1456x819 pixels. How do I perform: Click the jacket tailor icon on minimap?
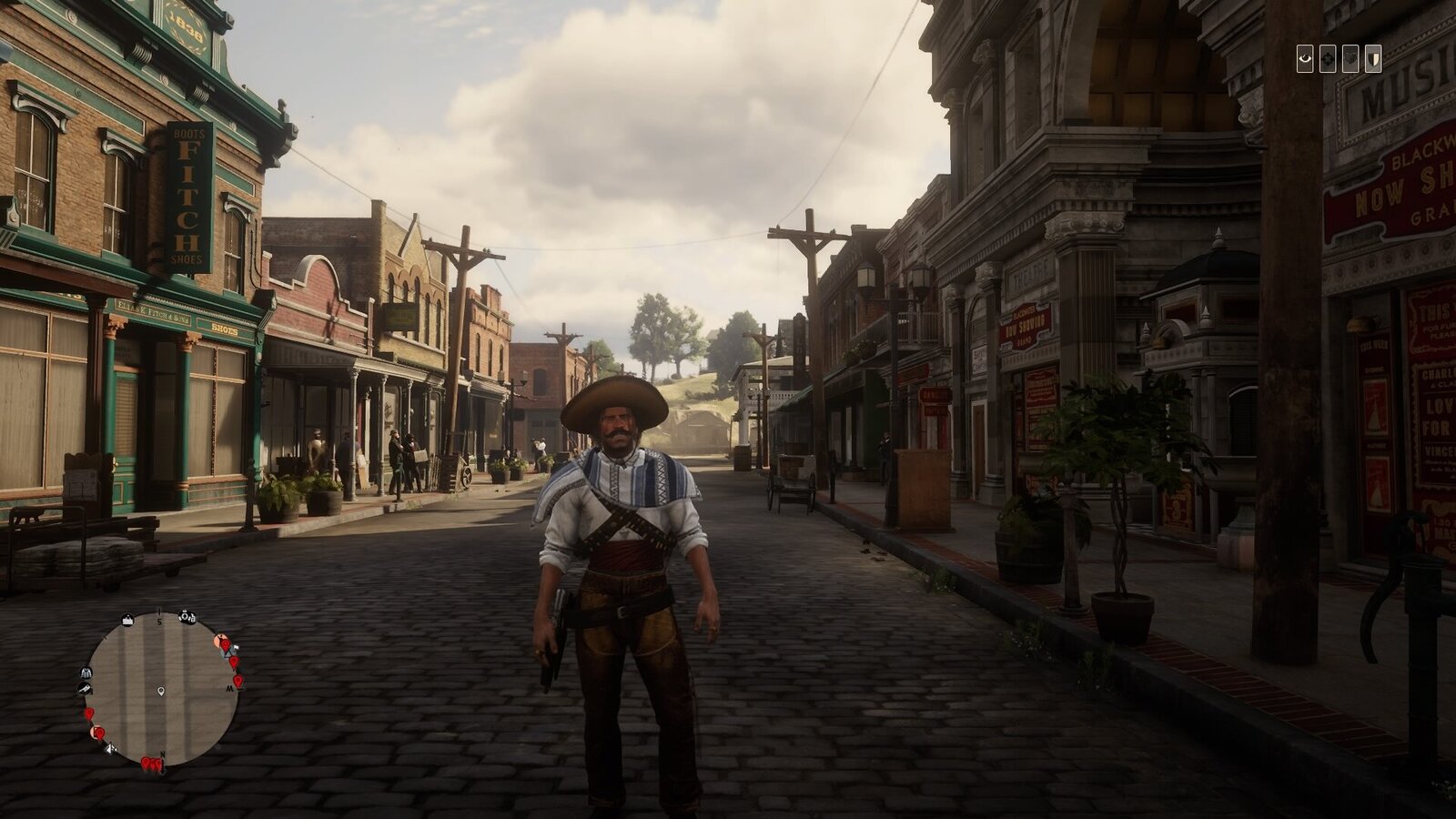[x=86, y=673]
